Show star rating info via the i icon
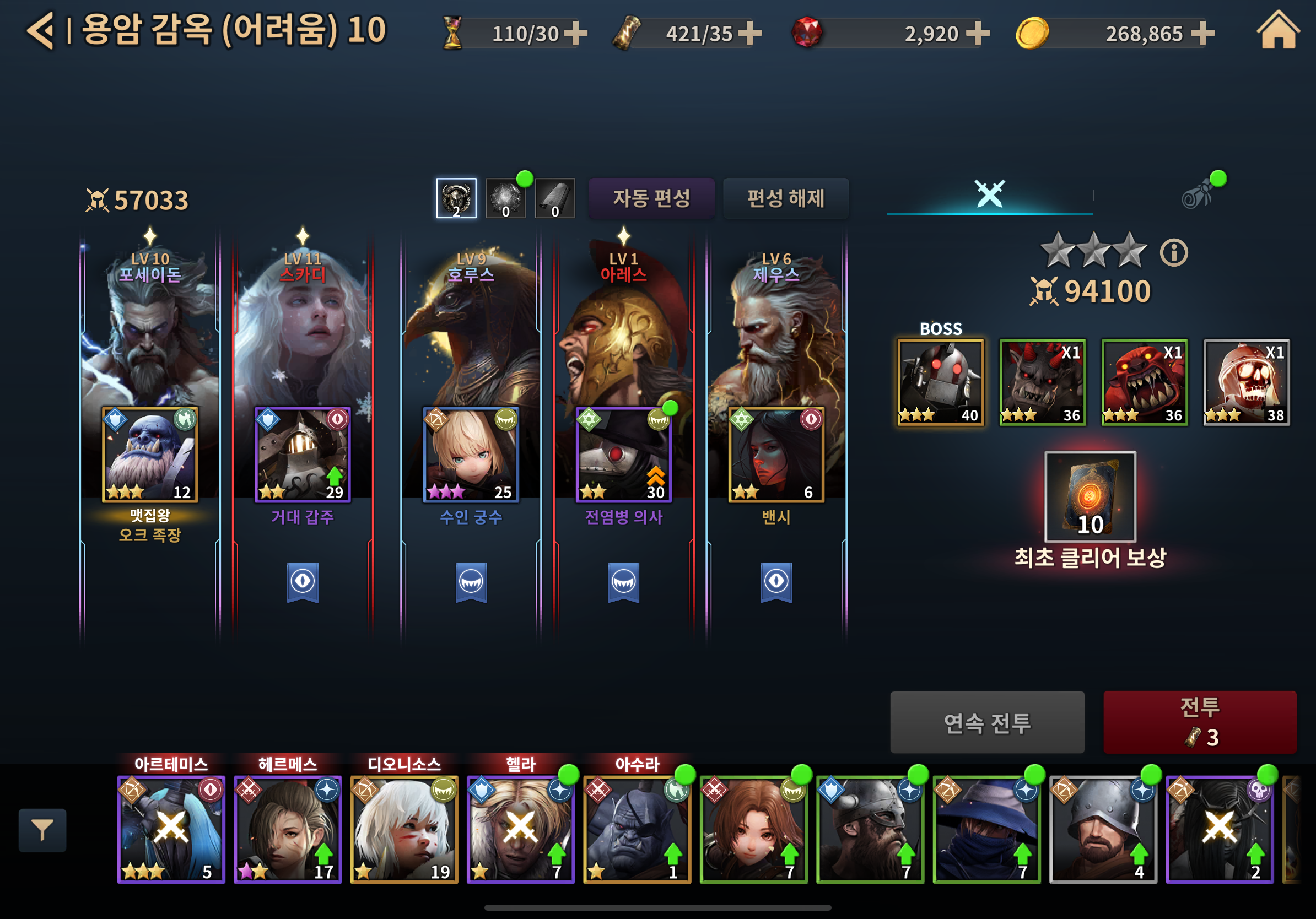This screenshot has height=919, width=1316. (x=1173, y=253)
